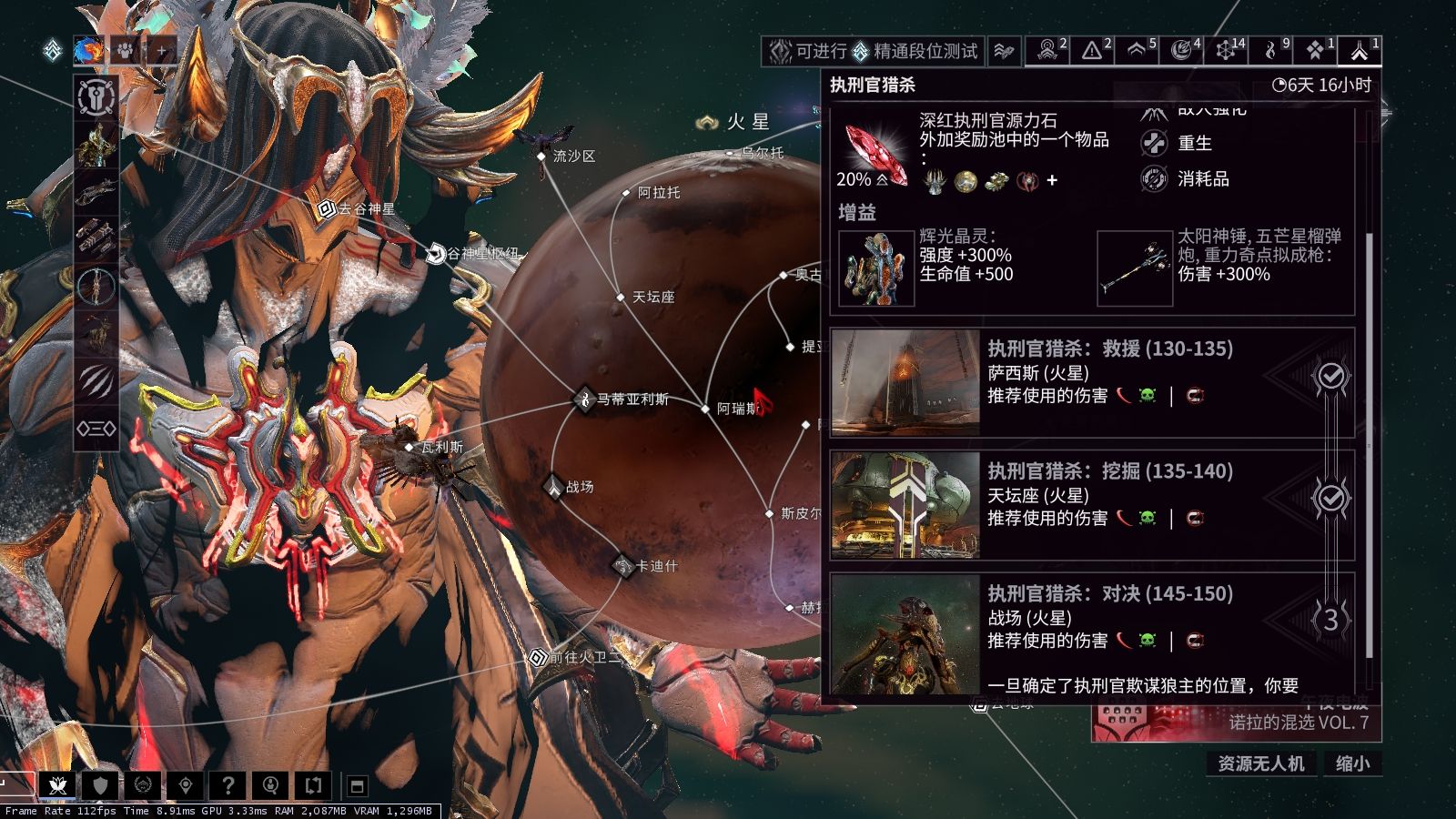
Task: Expand the dual chevron icon beside 精通段位测试
Action: coord(1004,53)
